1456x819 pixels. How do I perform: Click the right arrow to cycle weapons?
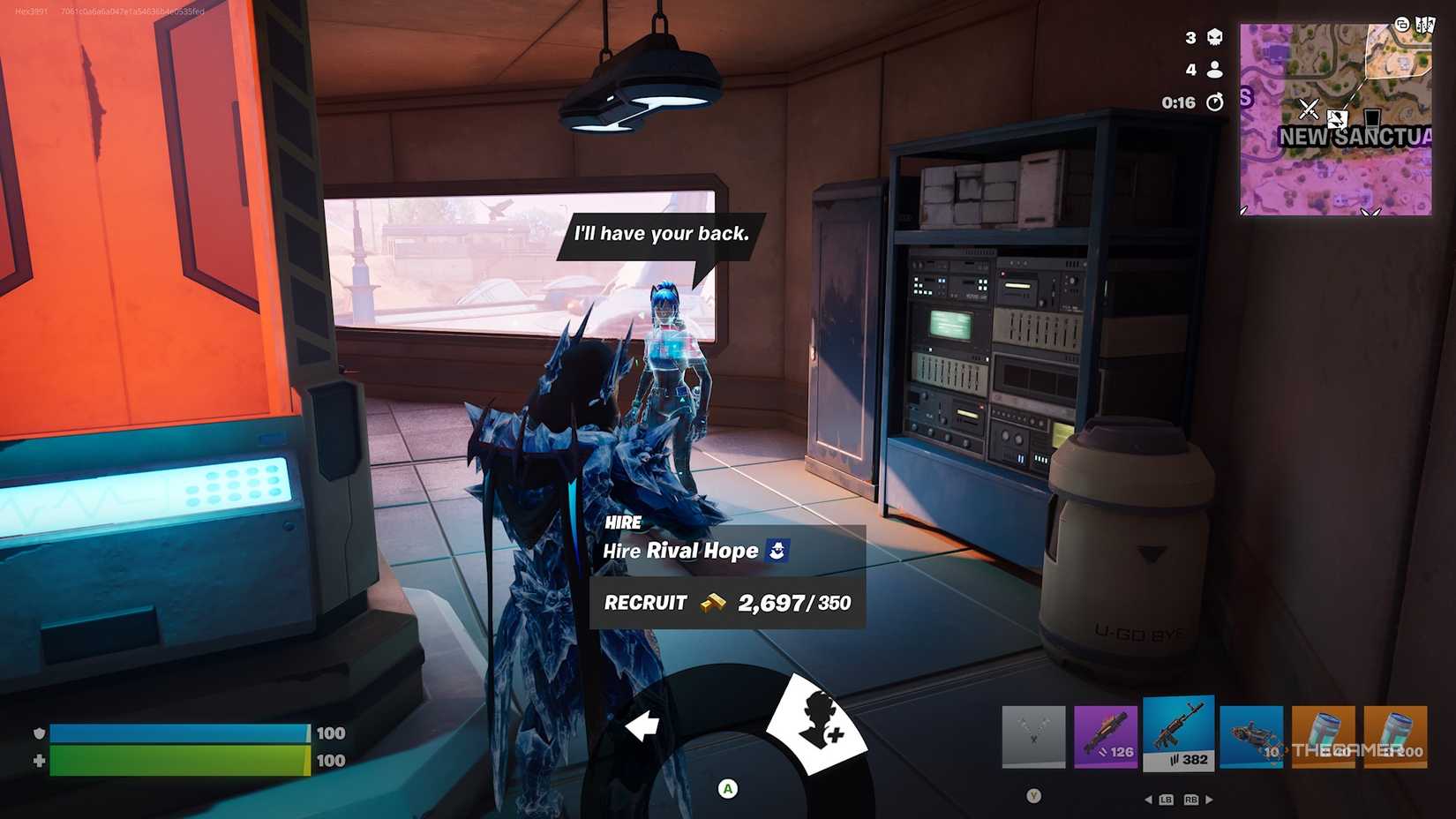(x=1209, y=800)
